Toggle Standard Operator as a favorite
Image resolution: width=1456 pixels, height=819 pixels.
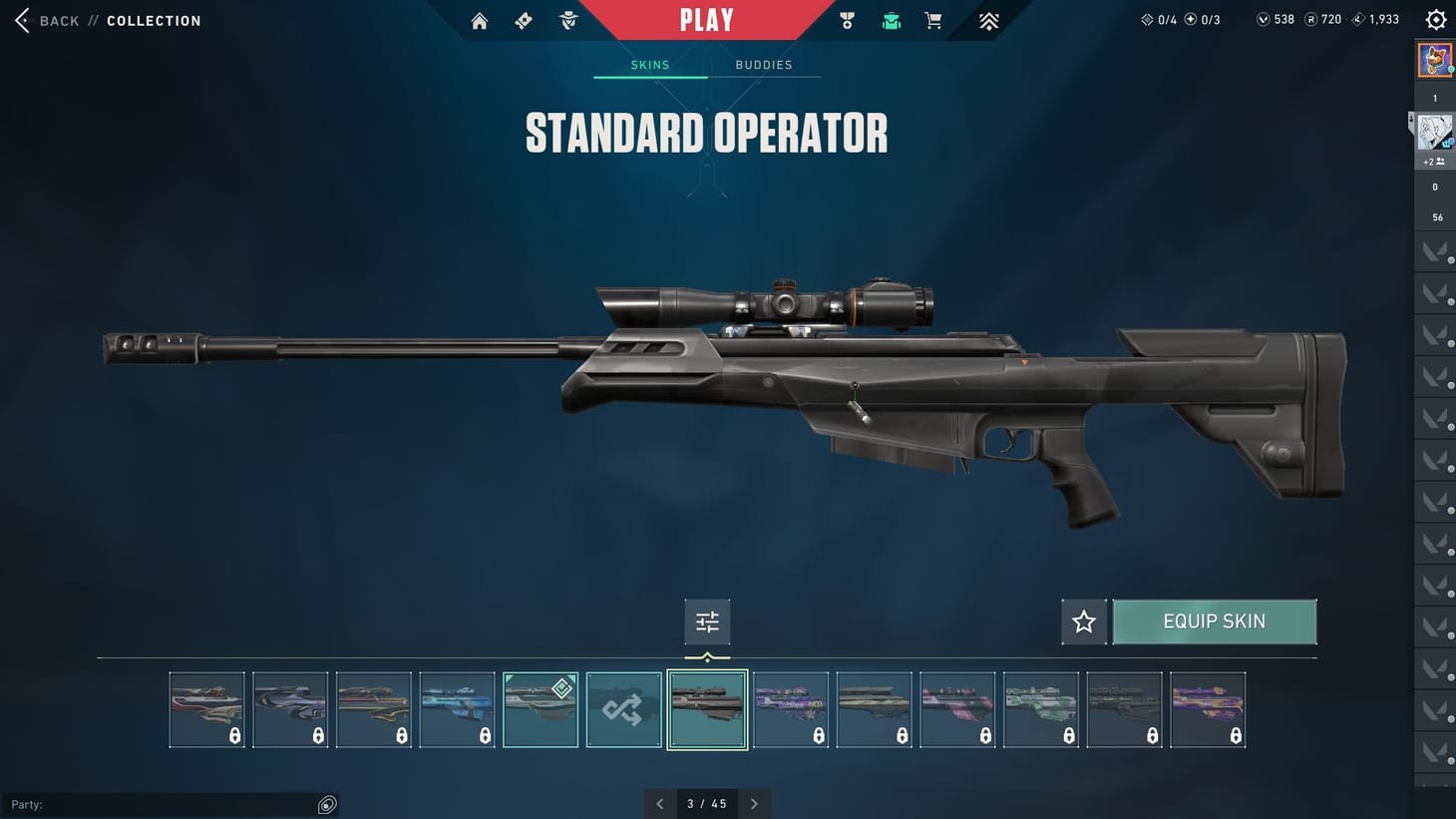[x=1083, y=621]
